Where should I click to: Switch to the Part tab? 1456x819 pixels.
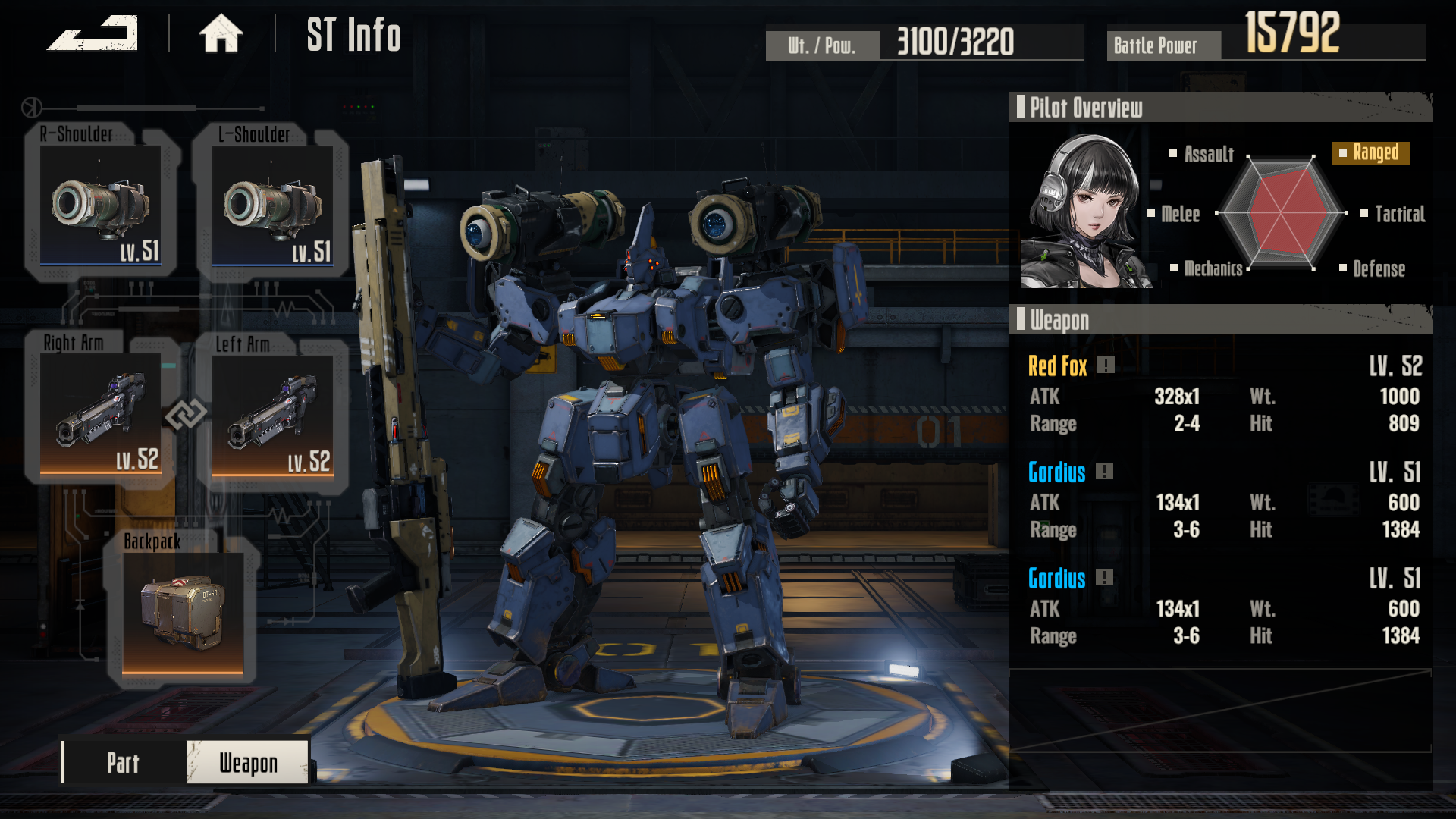tap(124, 762)
